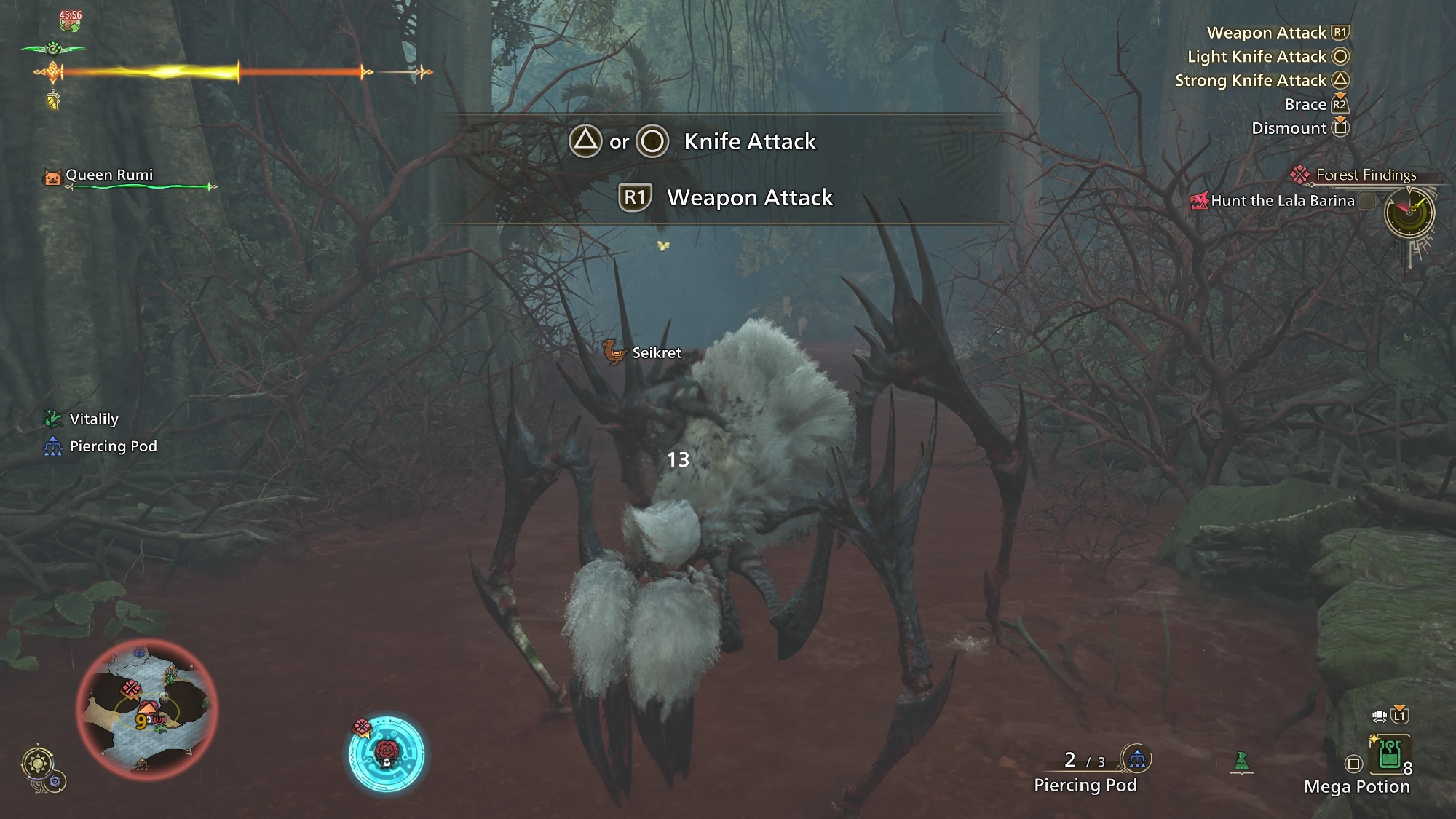Click the quest time clock dial
This screenshot has width=1456, height=819.
tap(1409, 213)
